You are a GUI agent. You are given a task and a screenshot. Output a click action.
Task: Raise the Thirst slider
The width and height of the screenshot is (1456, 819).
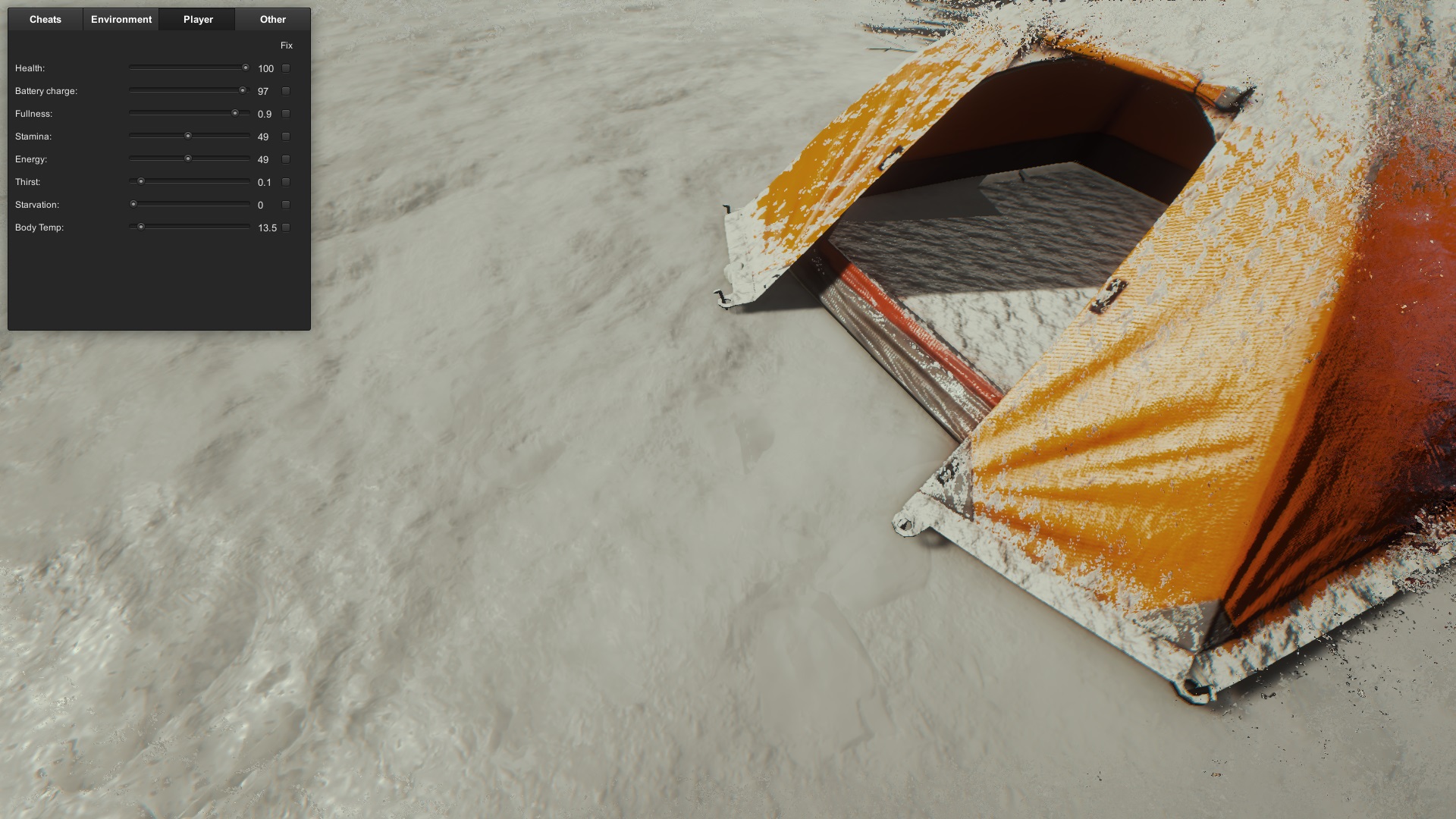[x=189, y=181]
